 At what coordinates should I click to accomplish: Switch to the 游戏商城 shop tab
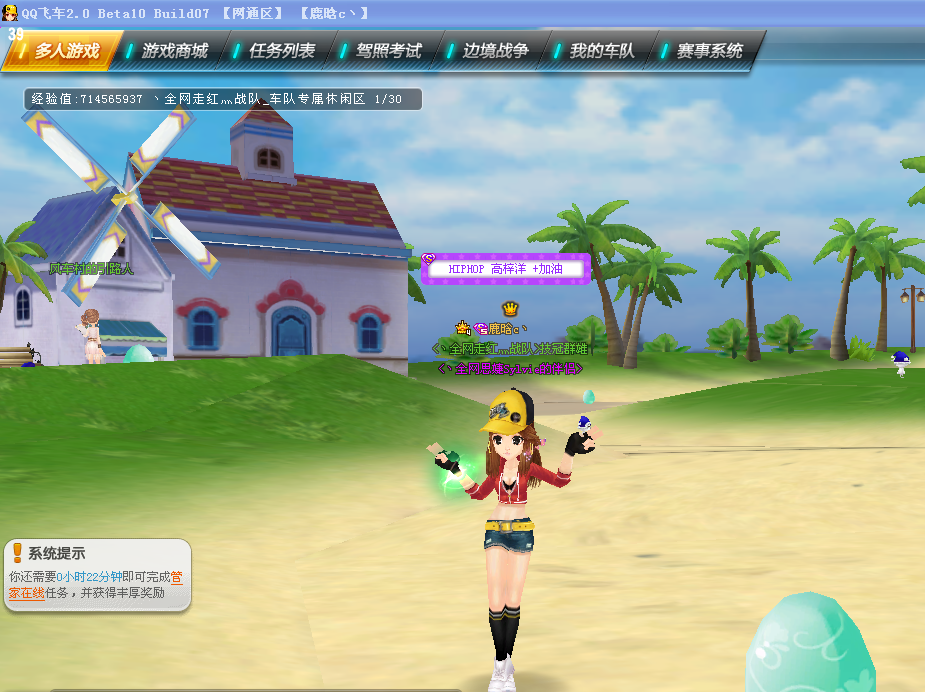point(174,51)
